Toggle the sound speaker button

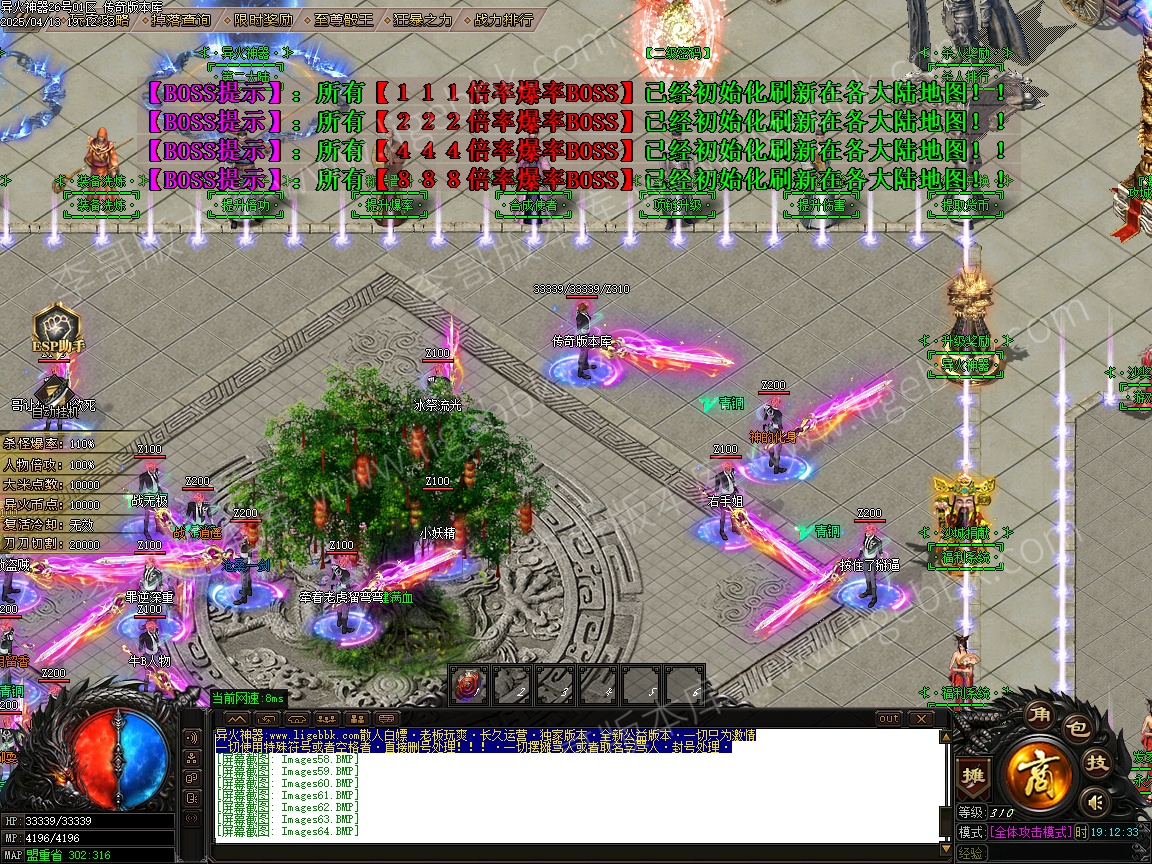click(1095, 802)
